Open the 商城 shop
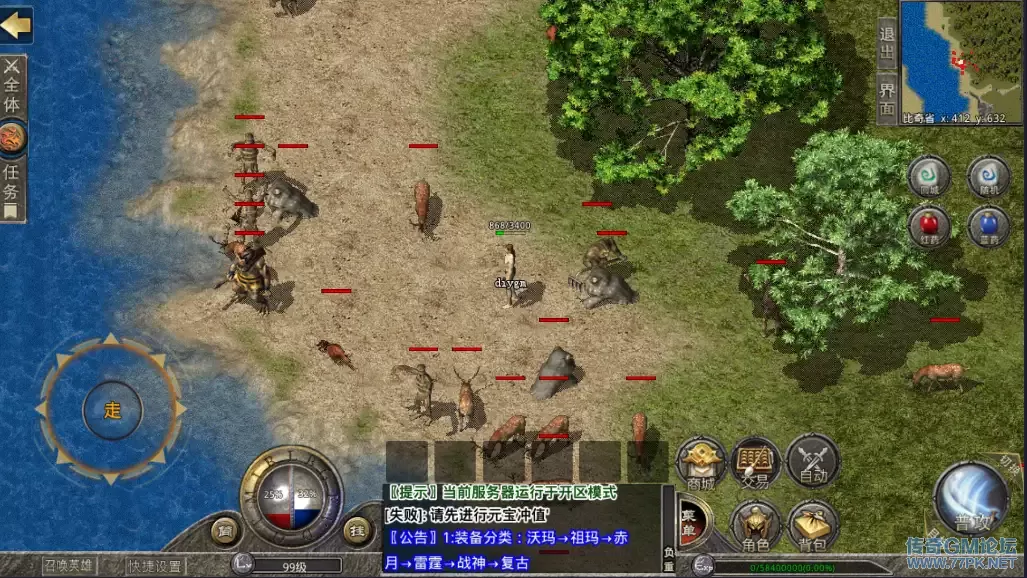The image size is (1027, 578). tap(701, 463)
